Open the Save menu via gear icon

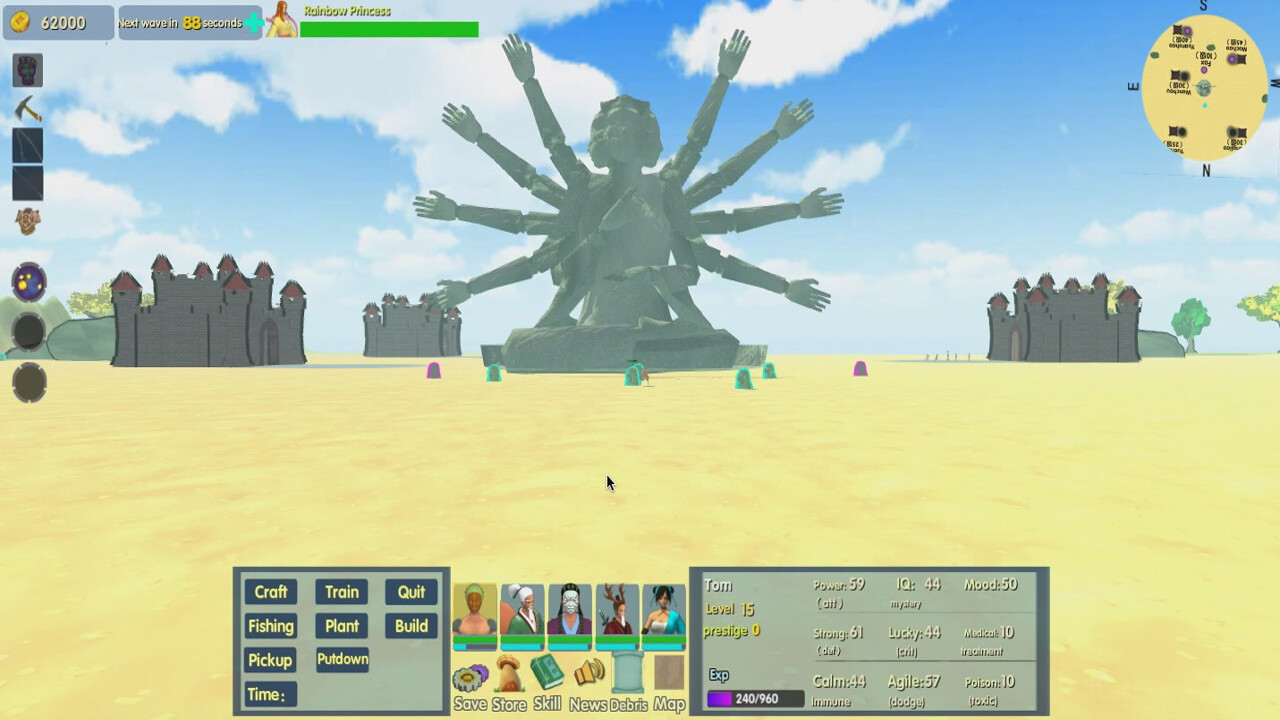[469, 680]
